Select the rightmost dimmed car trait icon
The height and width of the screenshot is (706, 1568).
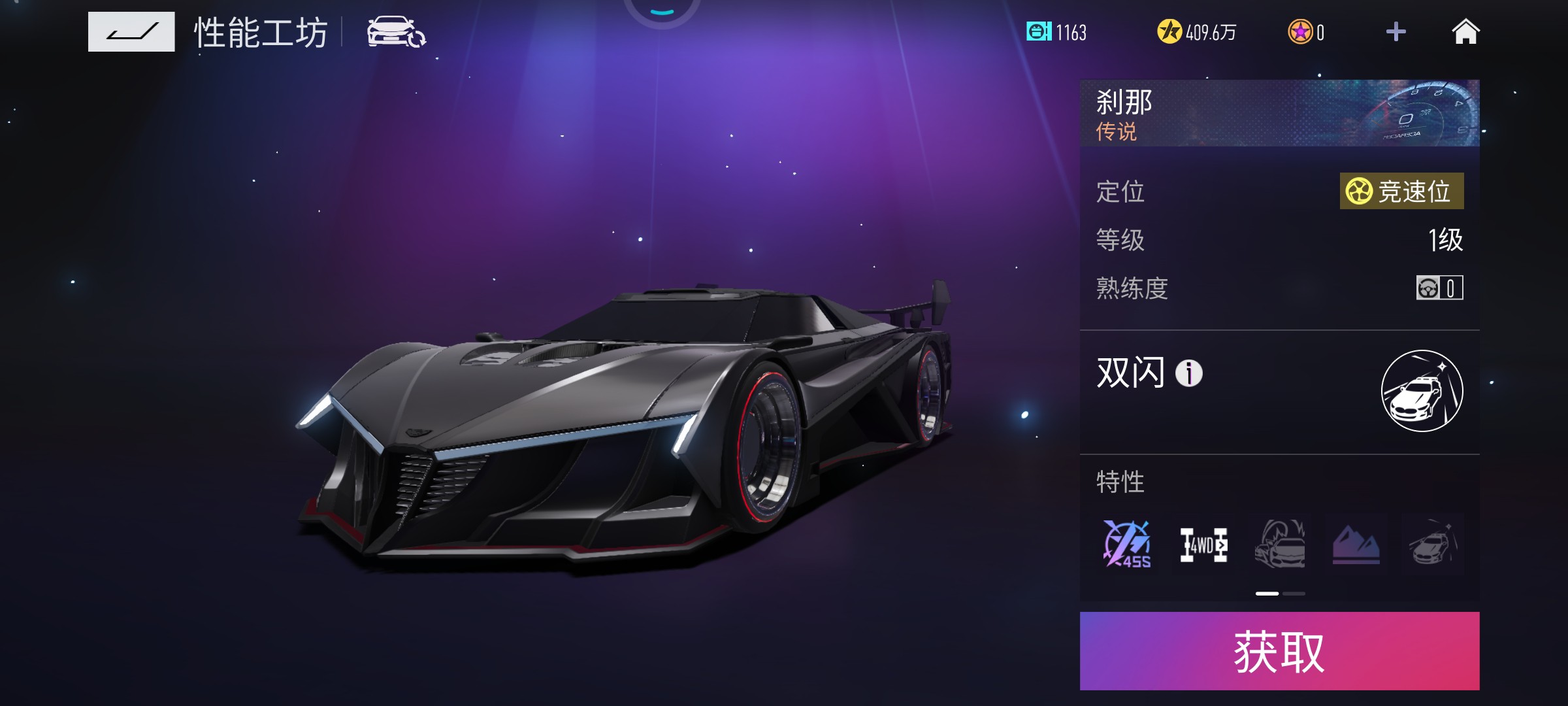[x=1432, y=545]
